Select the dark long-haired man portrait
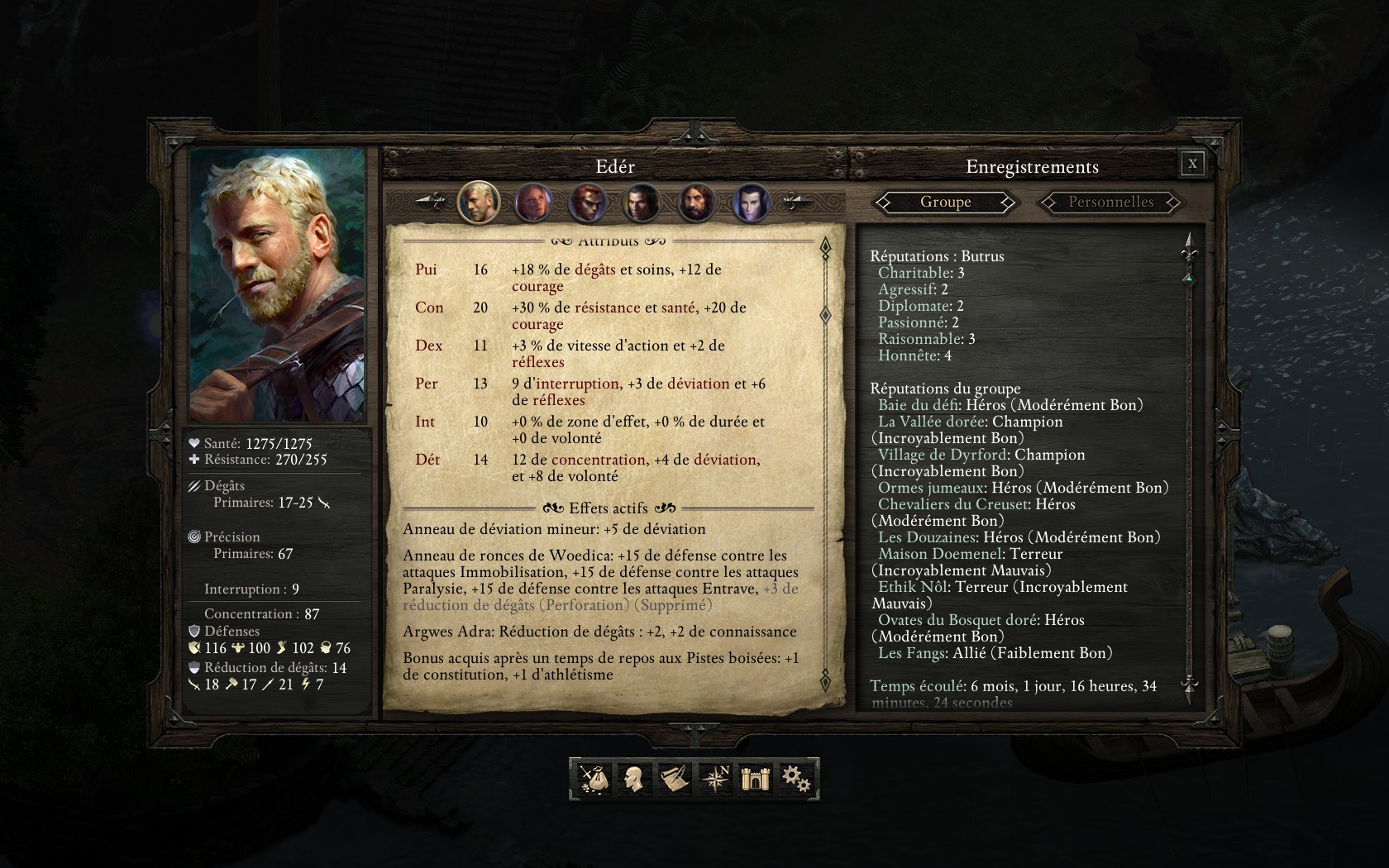Image resolution: width=1389 pixels, height=868 pixels. pyautogui.click(x=642, y=203)
